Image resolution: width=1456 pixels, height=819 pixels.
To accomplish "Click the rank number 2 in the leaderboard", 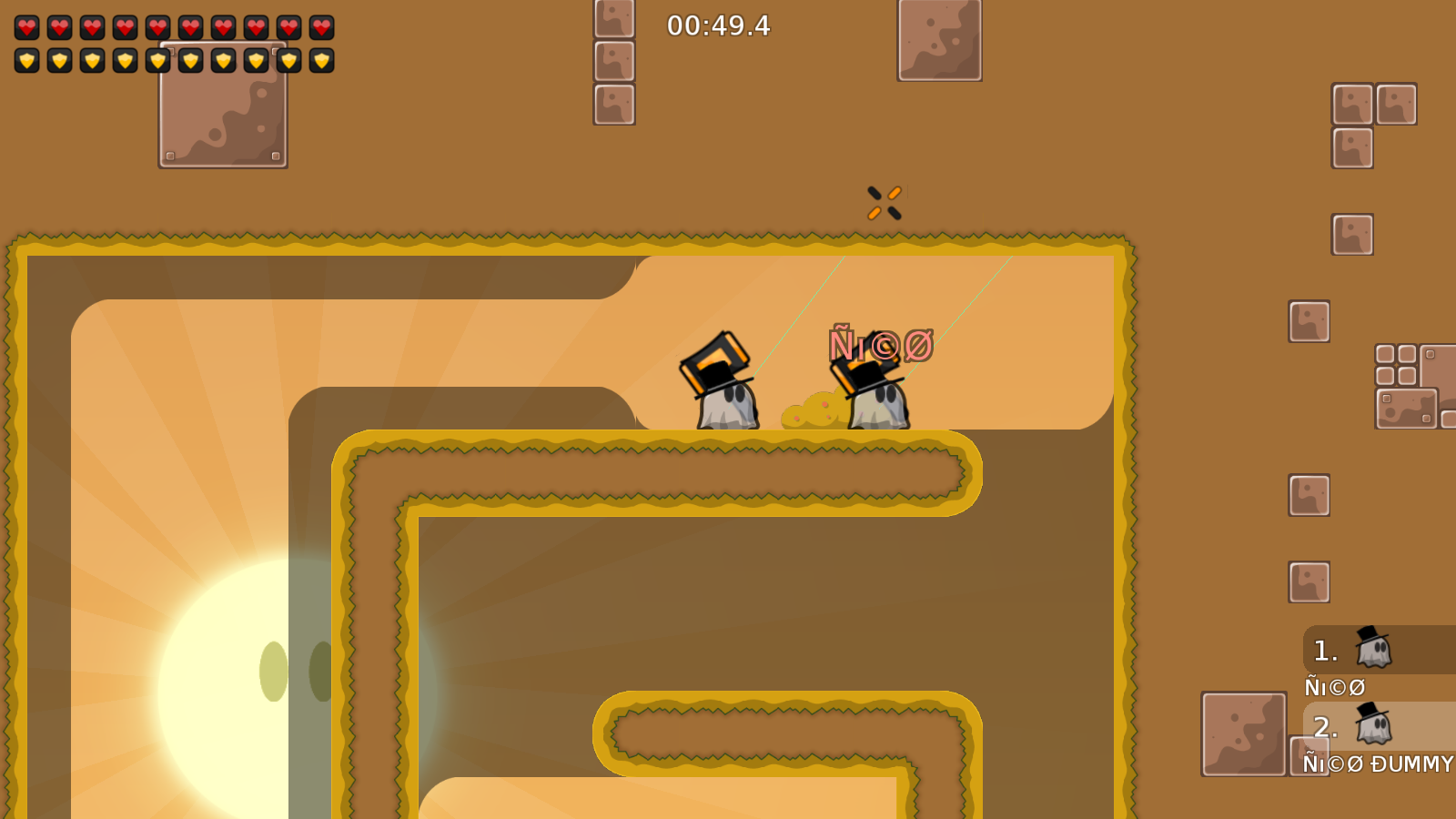I will (1327, 727).
